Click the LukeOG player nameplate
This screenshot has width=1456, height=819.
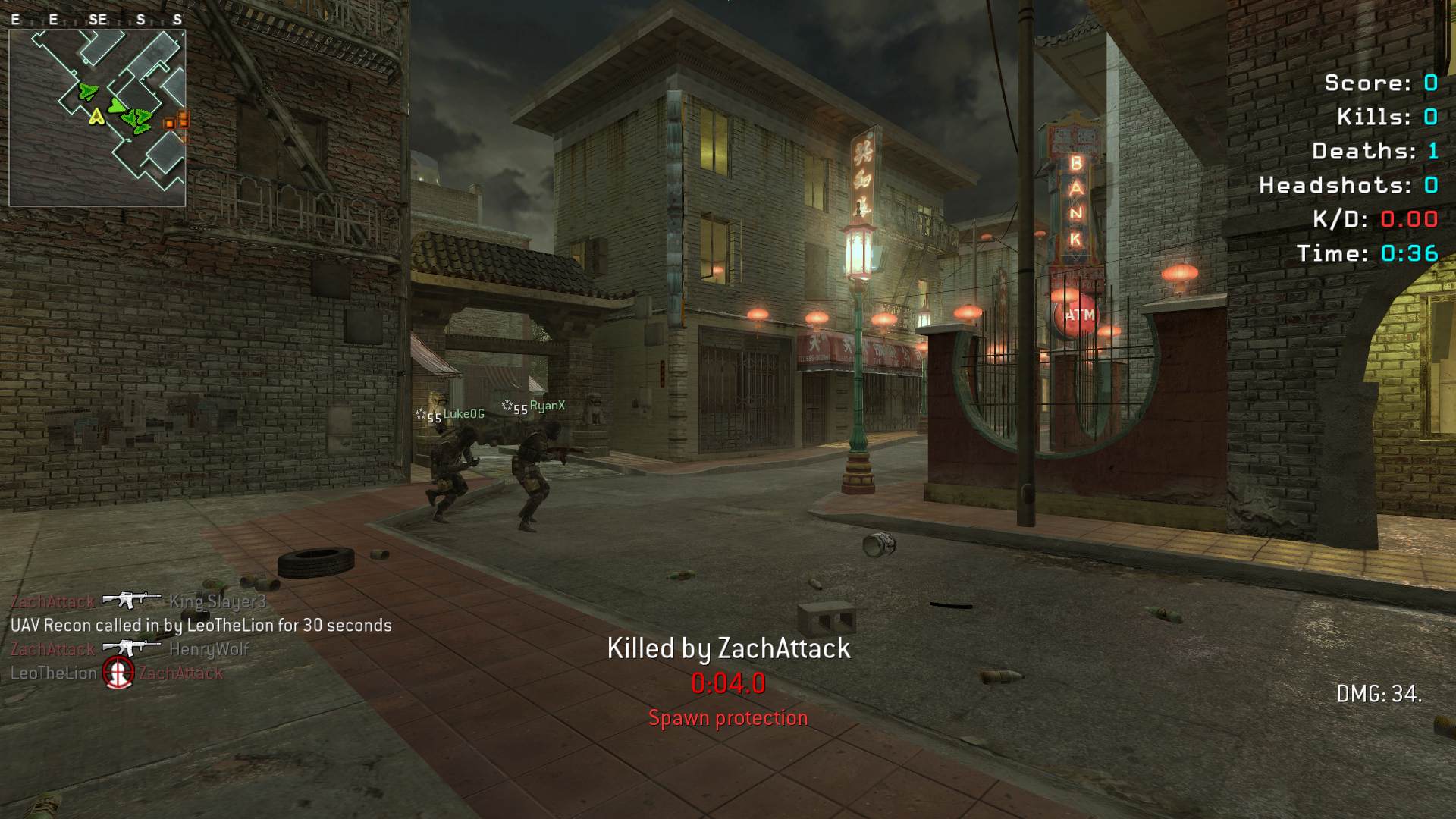tap(450, 415)
